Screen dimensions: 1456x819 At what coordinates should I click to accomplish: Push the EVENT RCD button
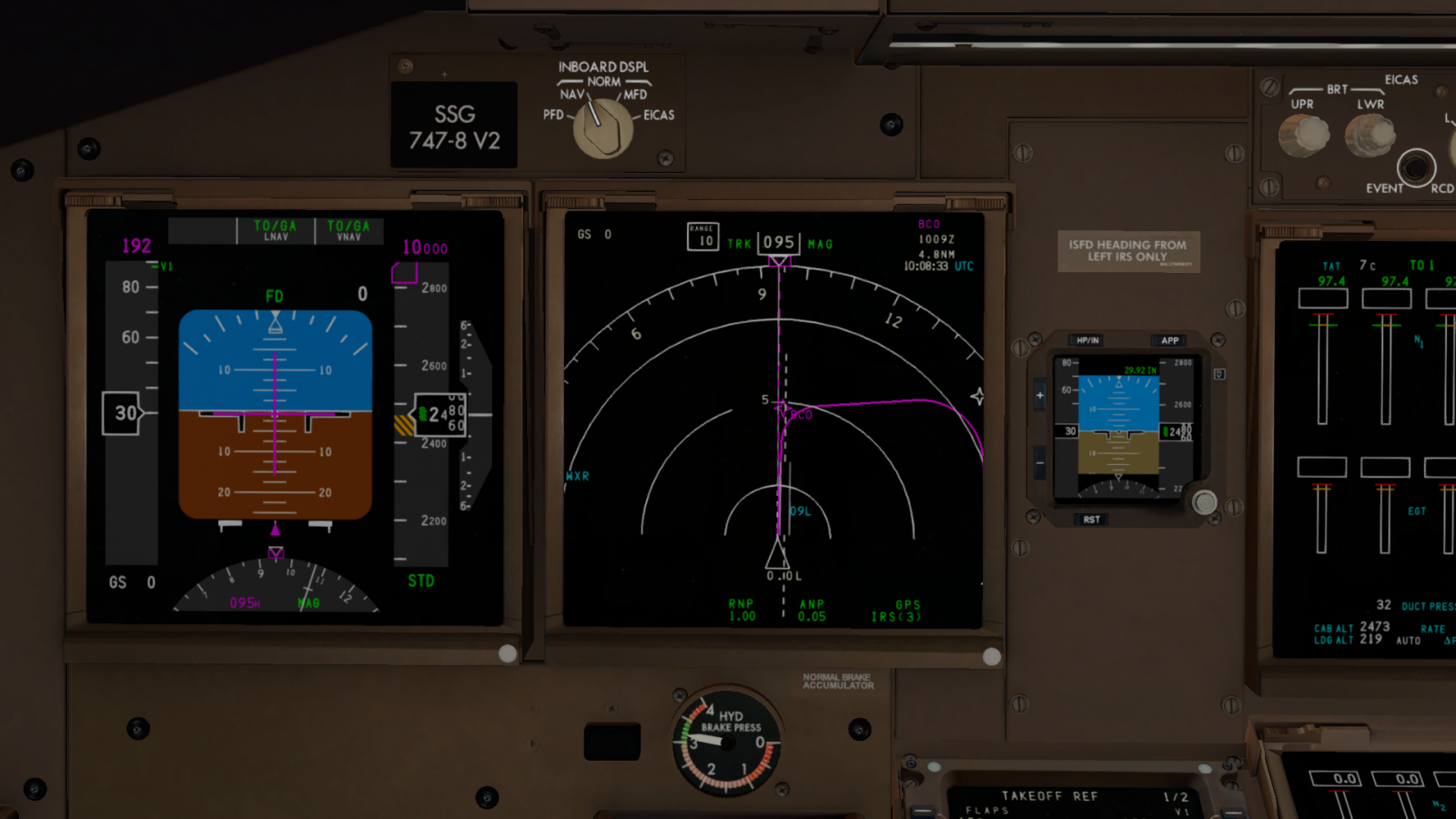(x=1415, y=167)
